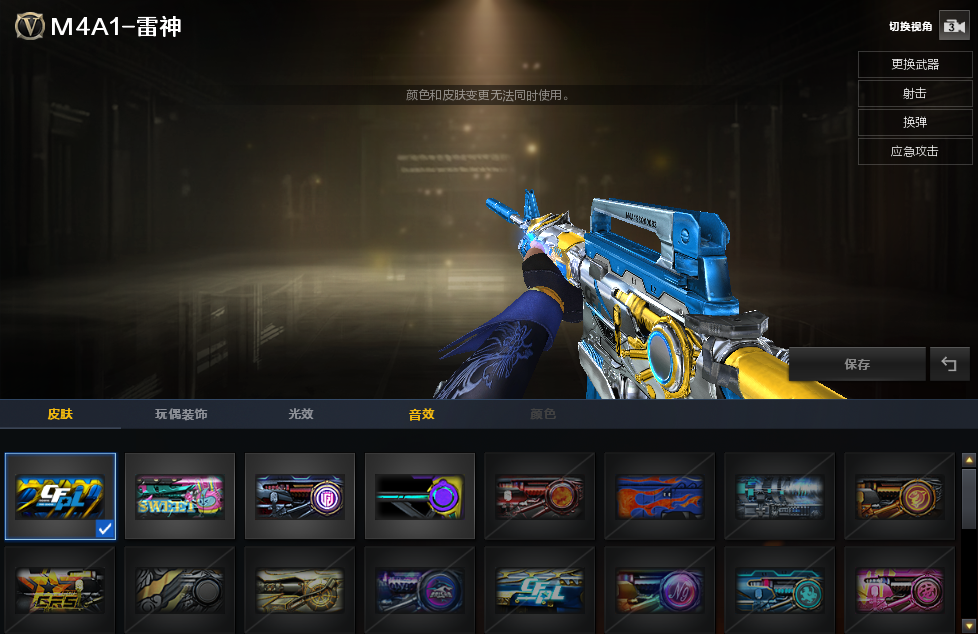The image size is (978, 634).
Task: Pick the orange-and-blue flame pattern skin
Action: (660, 496)
